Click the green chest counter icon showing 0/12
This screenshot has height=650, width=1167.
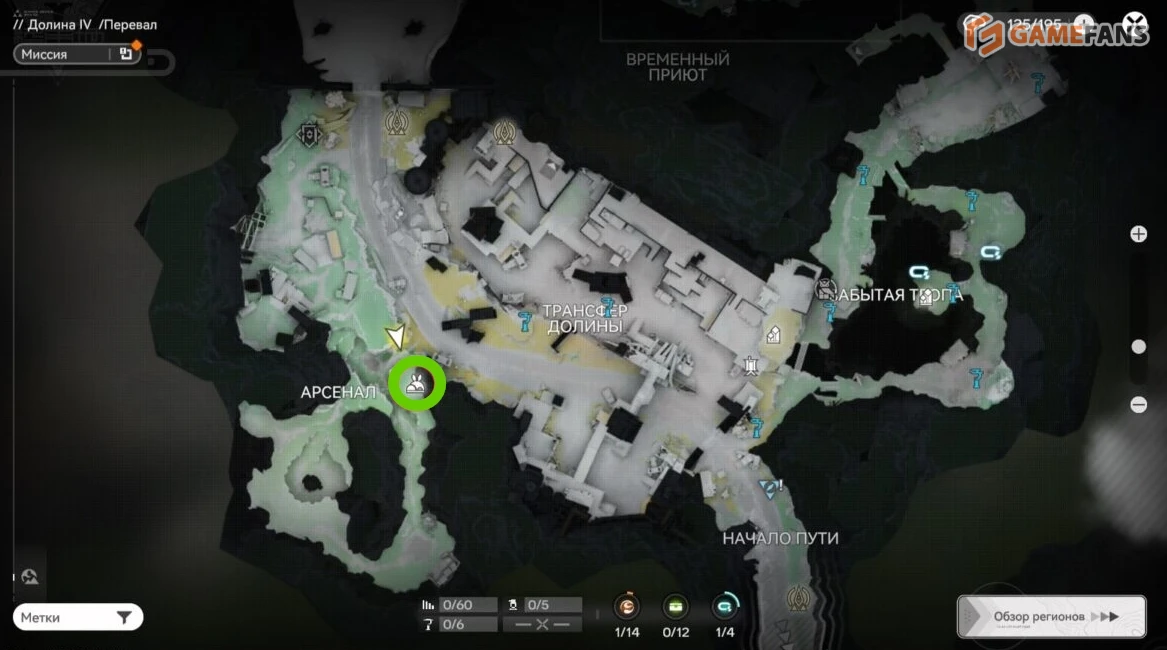pos(676,607)
